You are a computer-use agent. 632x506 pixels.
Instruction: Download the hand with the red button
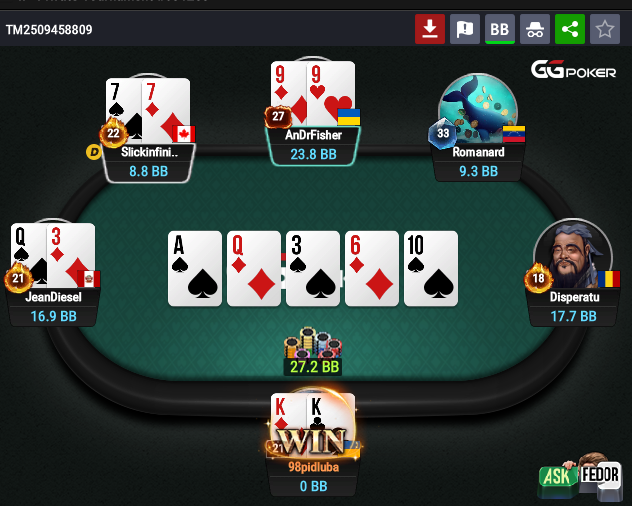point(430,29)
